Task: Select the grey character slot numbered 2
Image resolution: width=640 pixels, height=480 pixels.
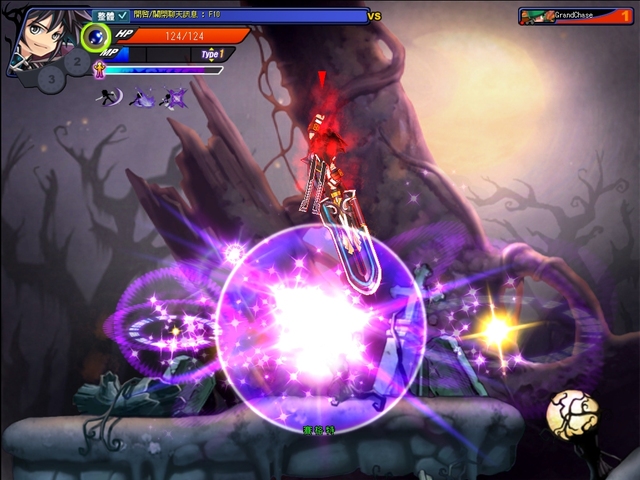Action: pos(76,60)
